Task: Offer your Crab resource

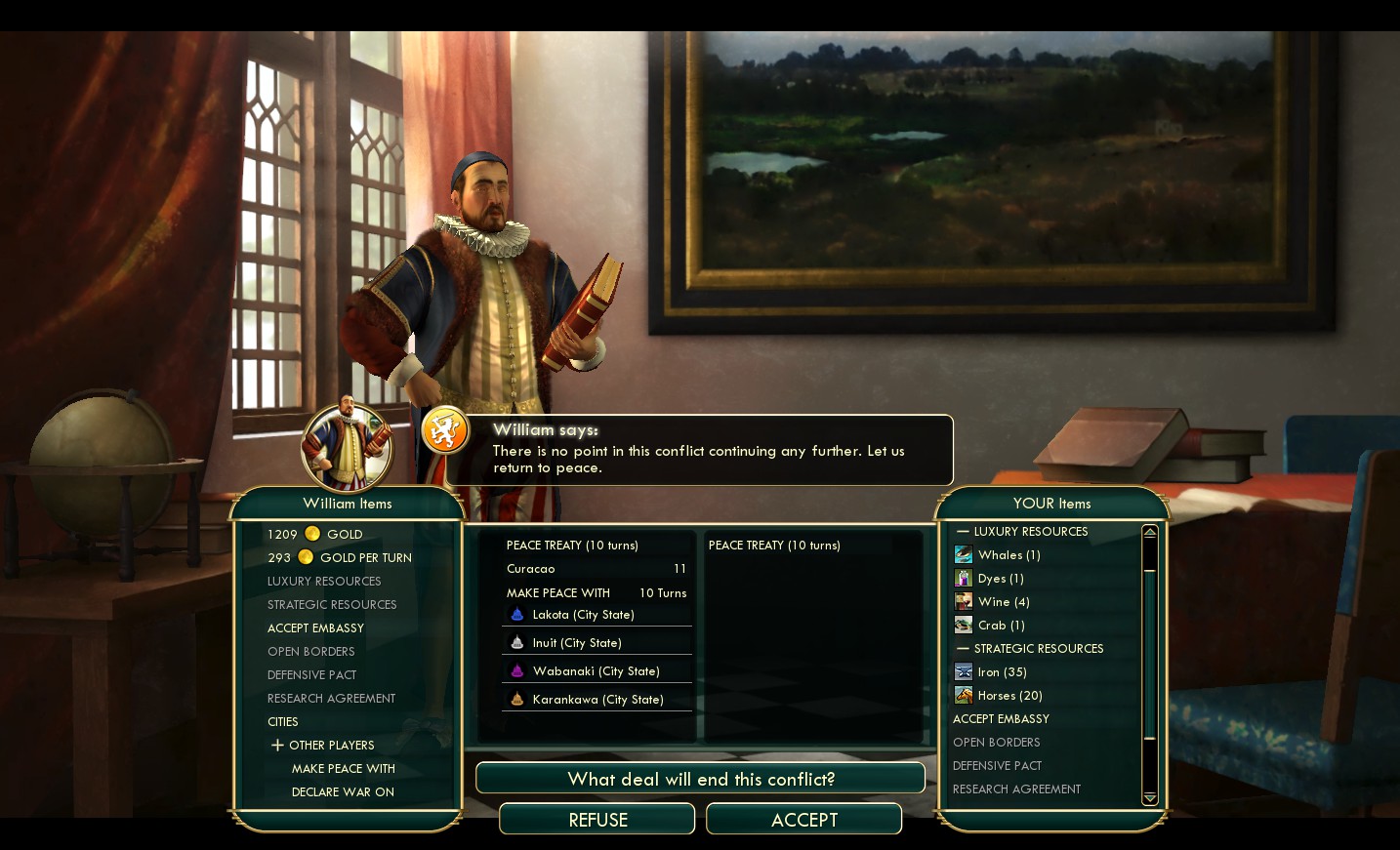Action: pyautogui.click(x=1001, y=625)
